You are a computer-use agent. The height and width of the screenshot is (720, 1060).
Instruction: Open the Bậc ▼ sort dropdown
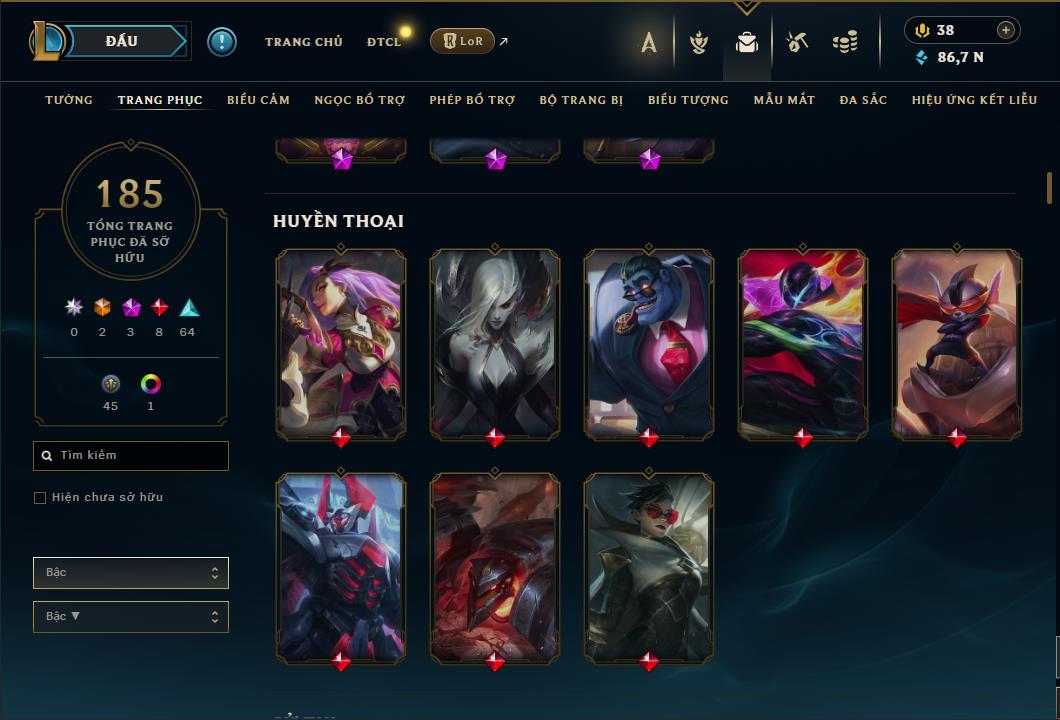coord(131,617)
